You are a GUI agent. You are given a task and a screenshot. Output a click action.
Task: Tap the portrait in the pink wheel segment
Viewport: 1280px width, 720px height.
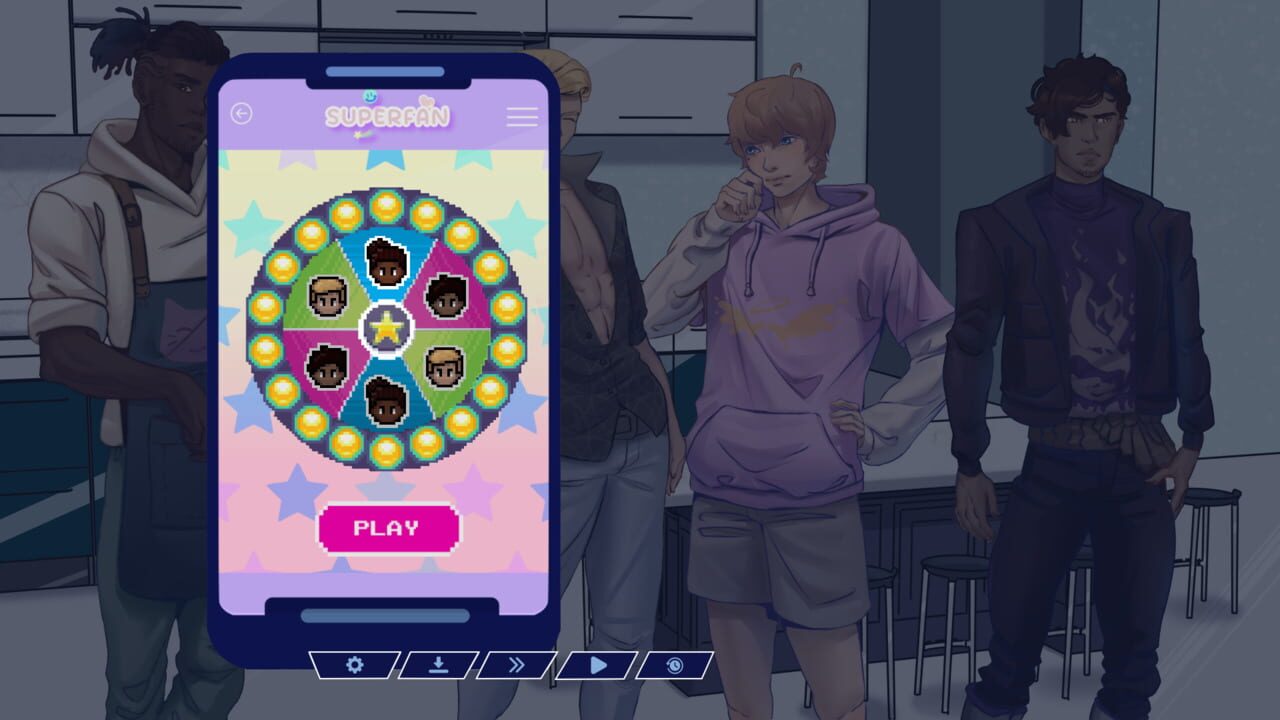tap(447, 296)
